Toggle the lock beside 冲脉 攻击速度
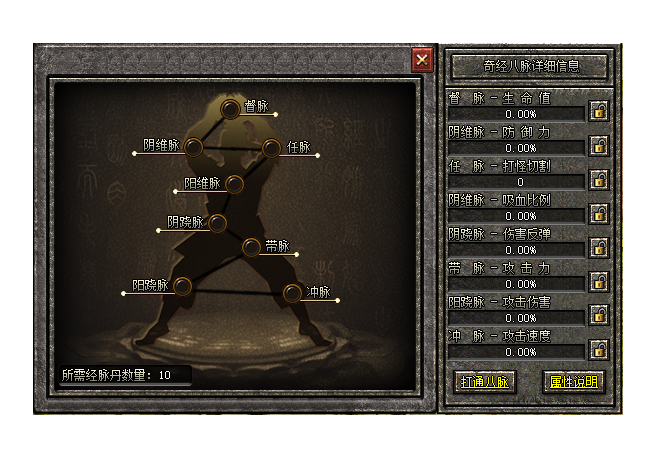Screen dimensions: 657x459 [x=599, y=349]
